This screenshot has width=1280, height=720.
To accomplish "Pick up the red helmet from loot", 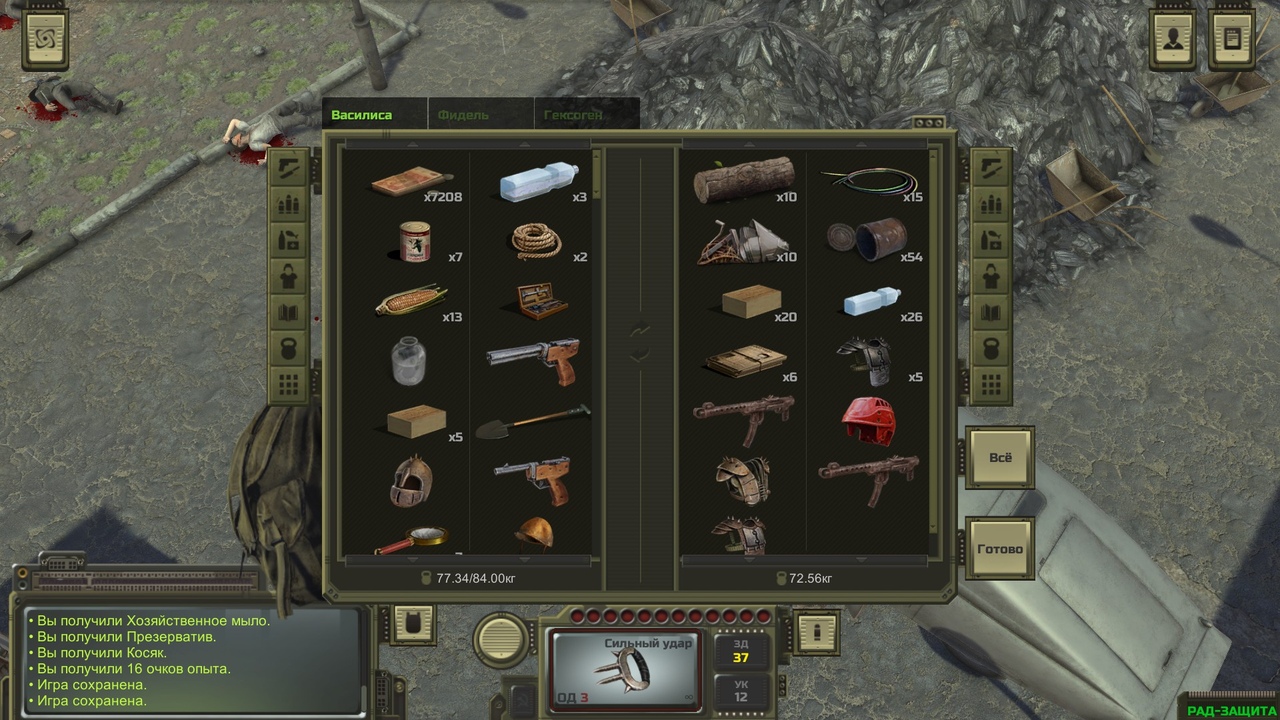I will tap(867, 422).
